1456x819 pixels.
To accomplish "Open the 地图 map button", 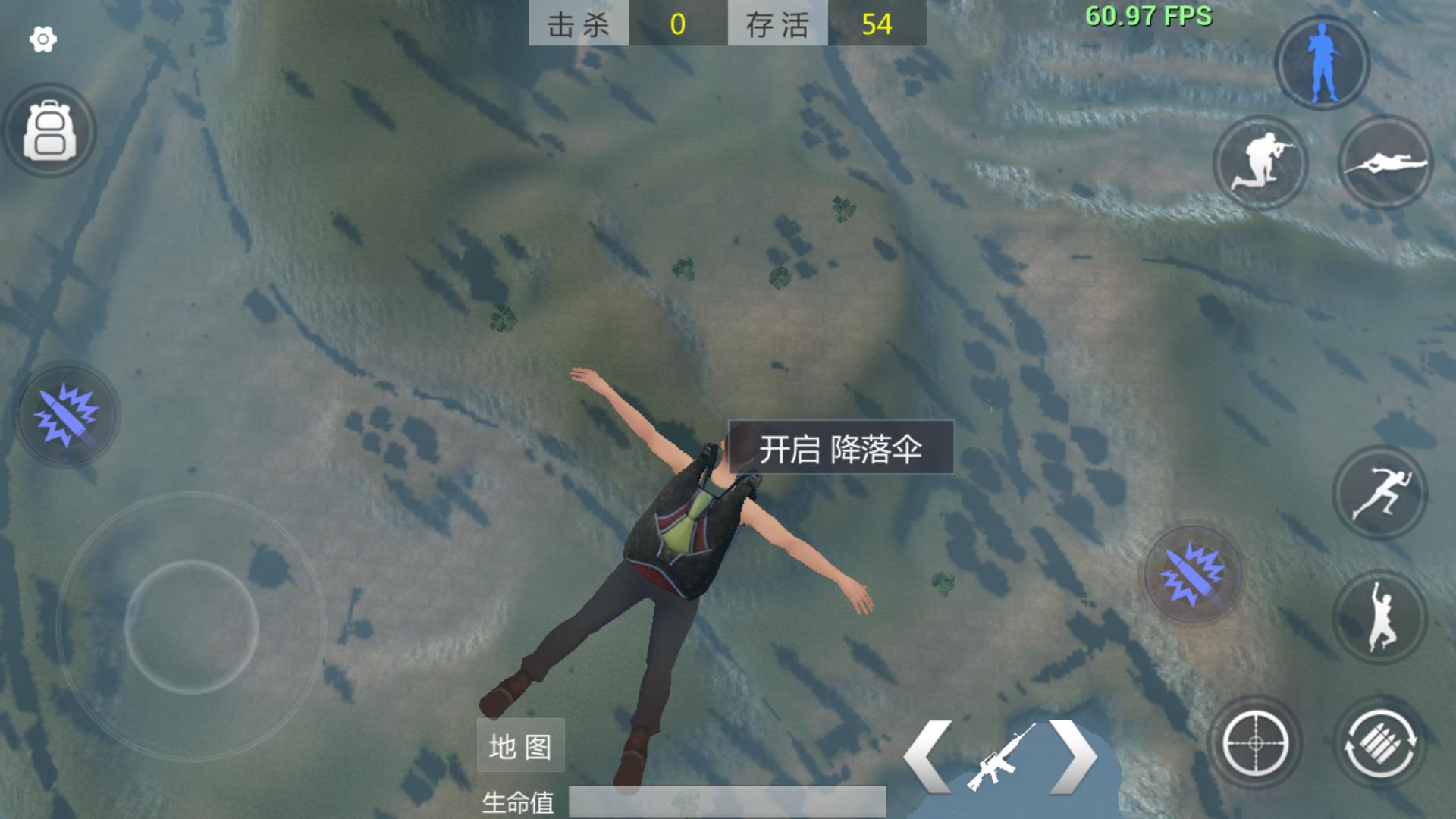I will pos(520,745).
